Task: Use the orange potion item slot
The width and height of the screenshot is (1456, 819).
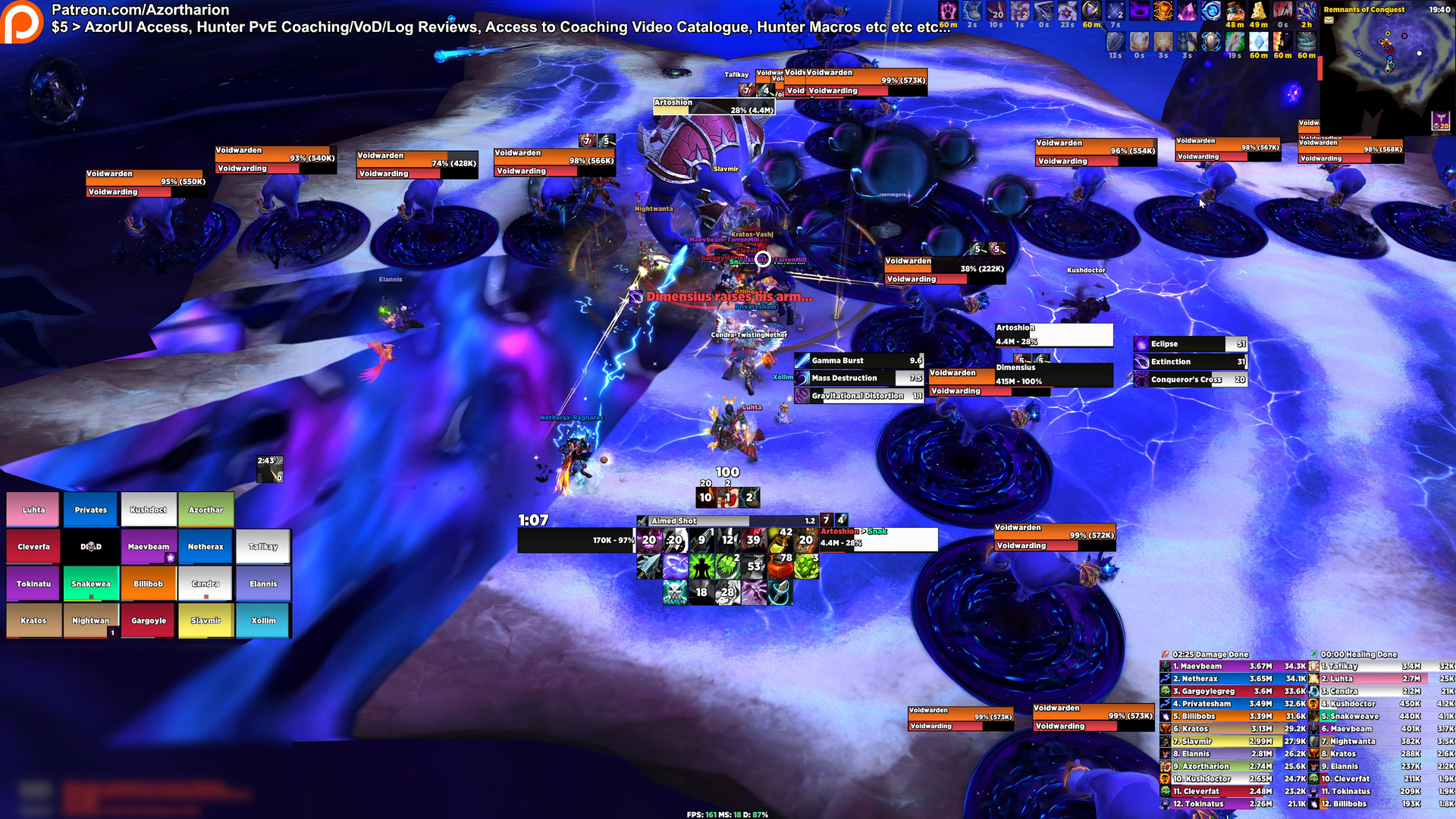Action: tap(780, 566)
